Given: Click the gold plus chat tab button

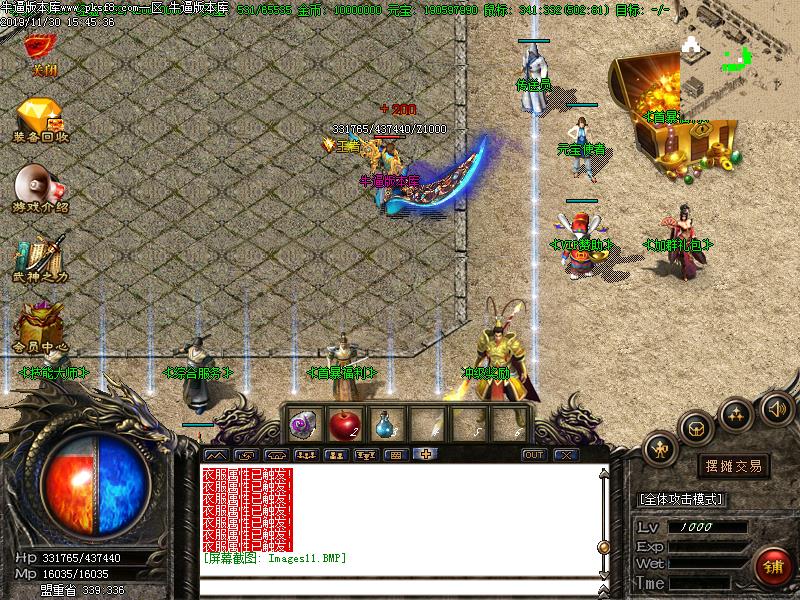Looking at the screenshot, I should 426,455.
